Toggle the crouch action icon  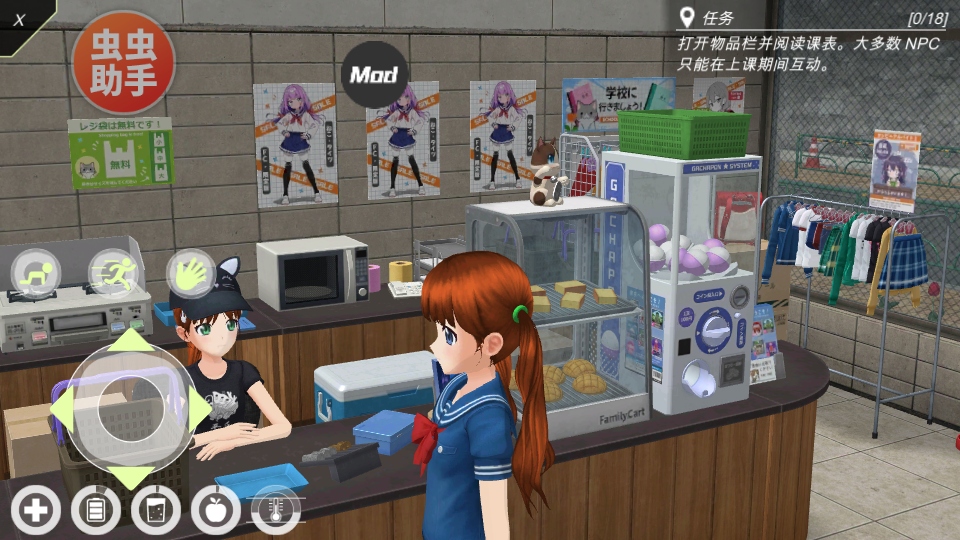[36, 272]
